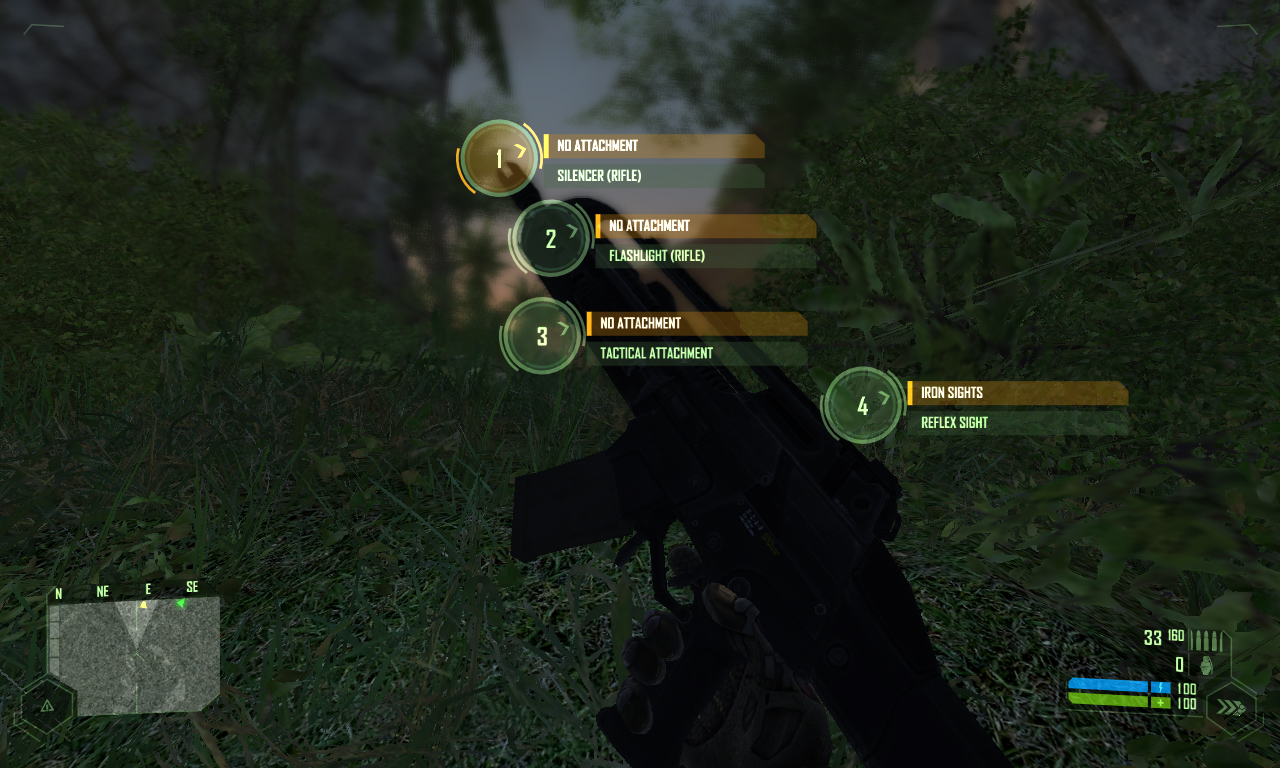Screen dimensions: 1280x768
Task: Click the slot 2 circle icon
Action: coord(551,239)
